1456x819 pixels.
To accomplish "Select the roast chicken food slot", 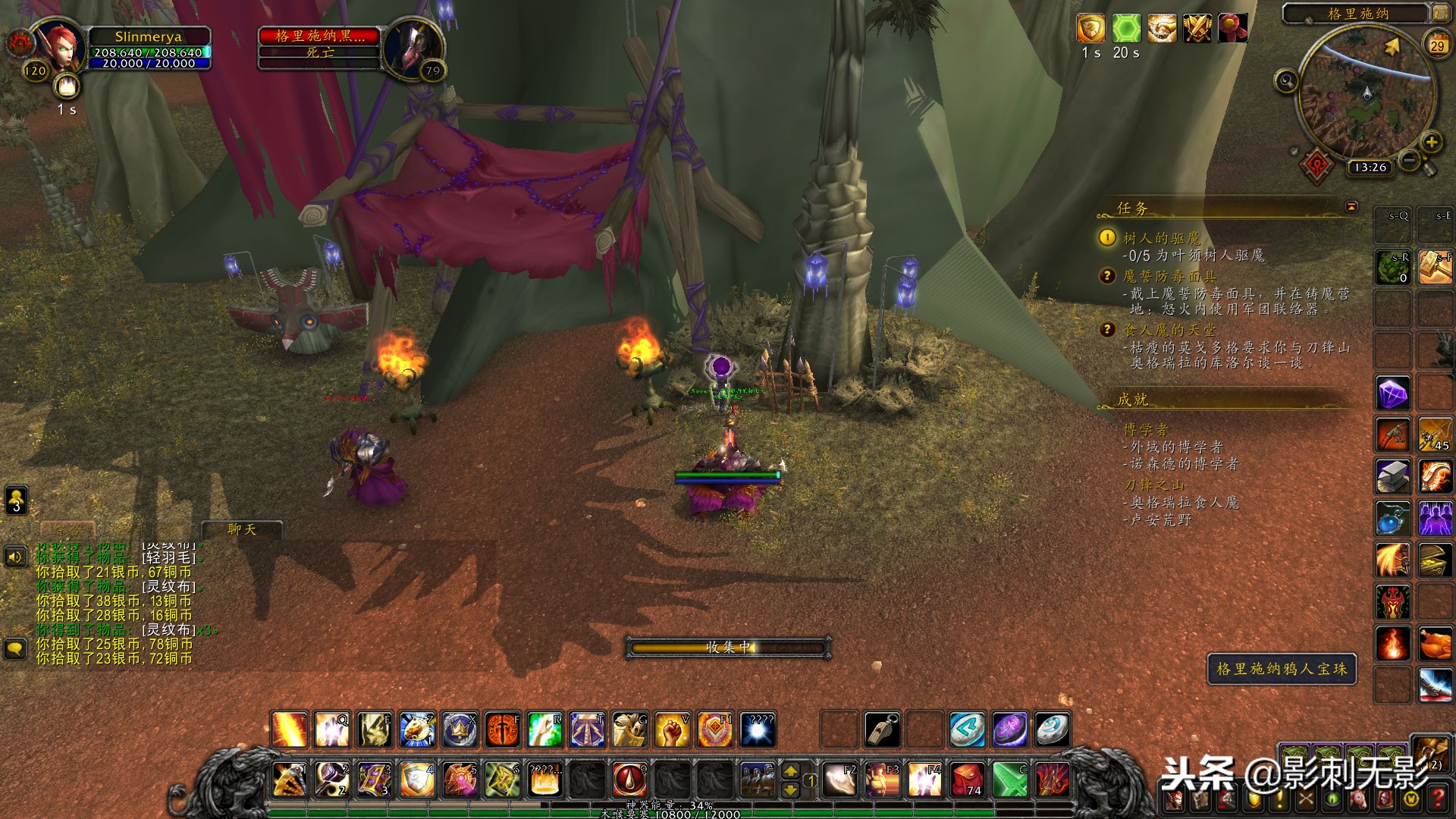I will click(x=1435, y=645).
